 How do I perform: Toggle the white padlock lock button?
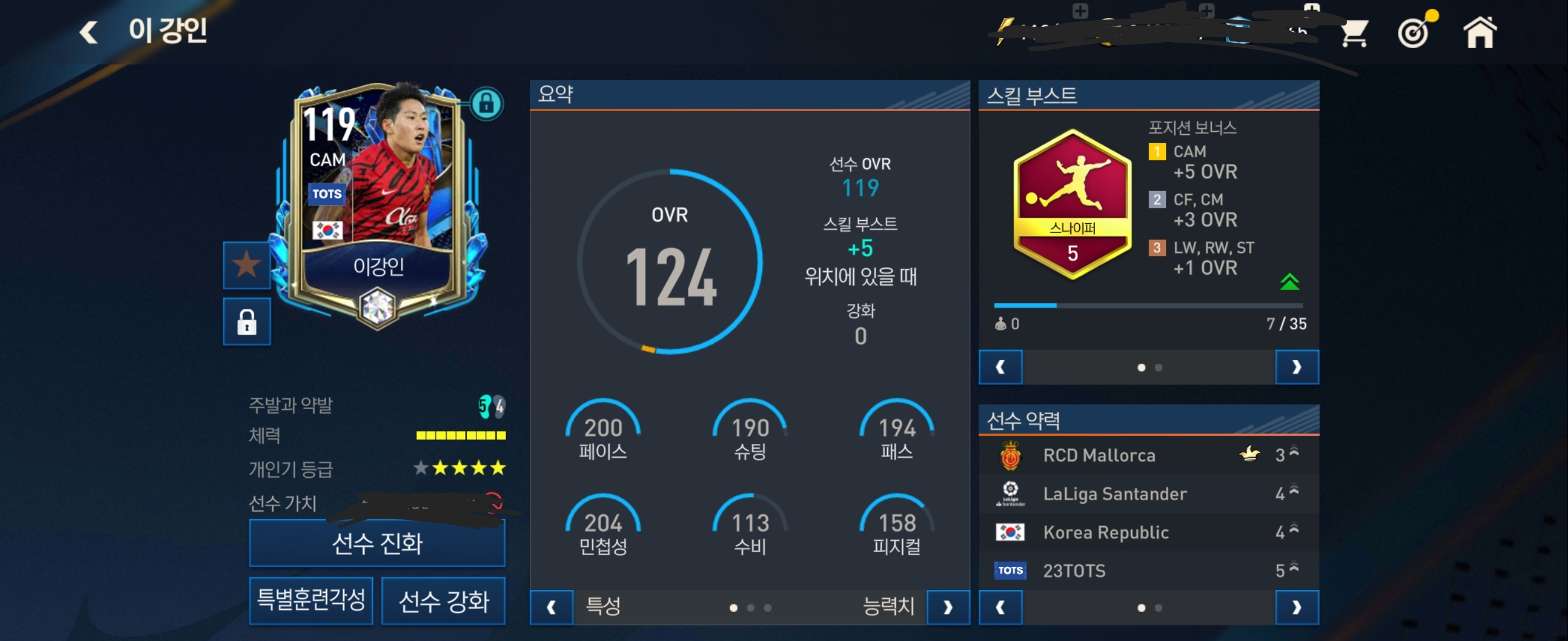coord(246,322)
